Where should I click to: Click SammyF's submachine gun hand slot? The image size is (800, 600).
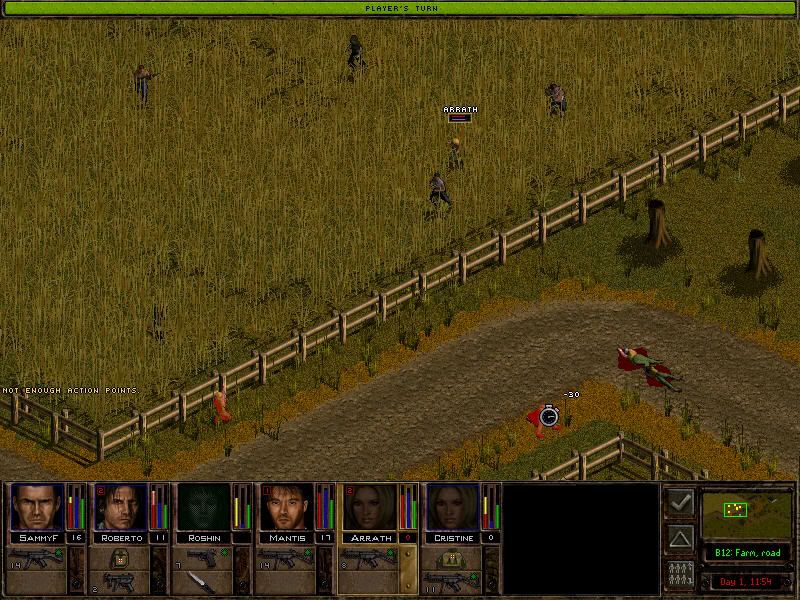38,557
